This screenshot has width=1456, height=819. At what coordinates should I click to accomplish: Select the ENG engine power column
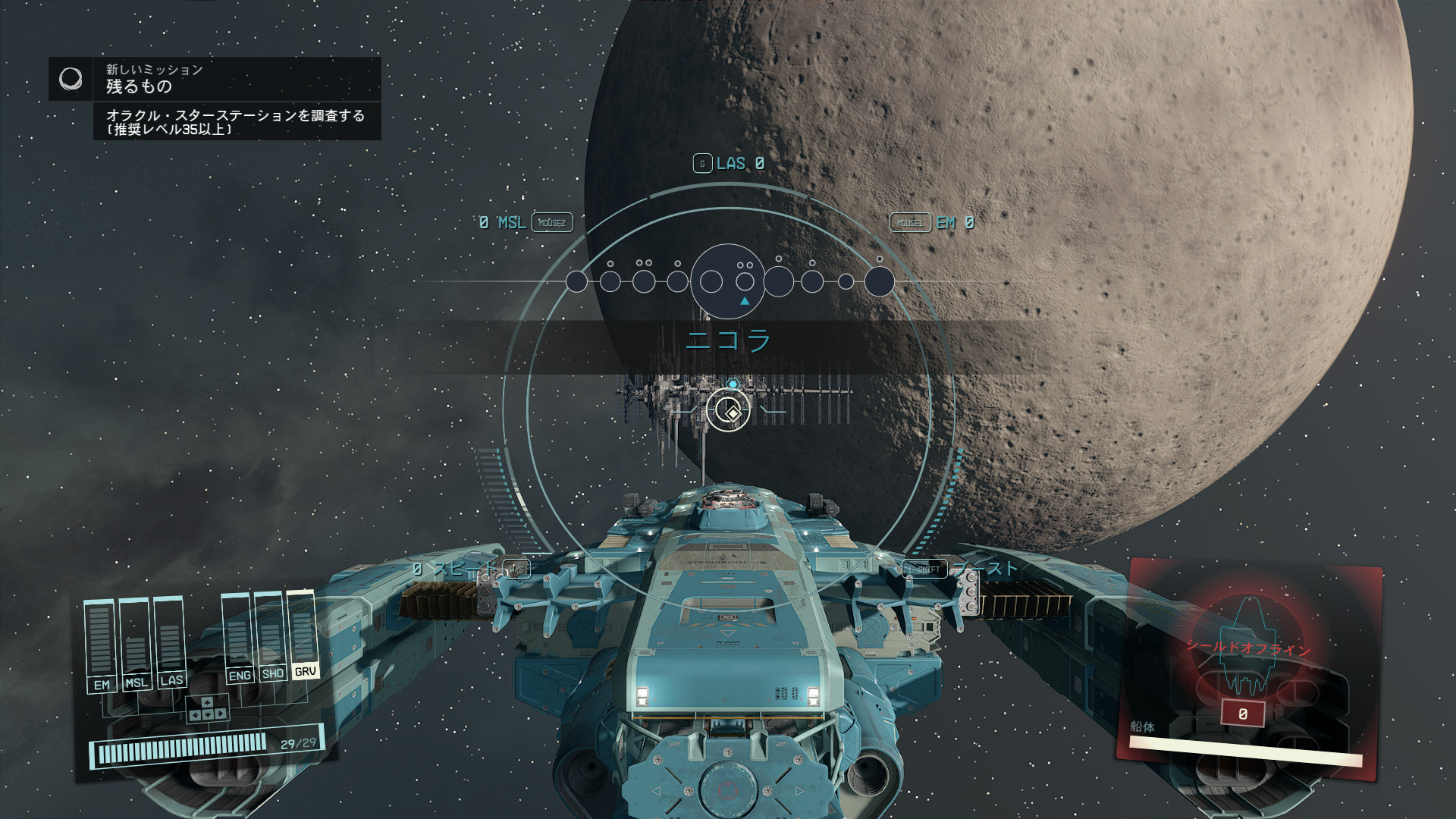pos(238,637)
